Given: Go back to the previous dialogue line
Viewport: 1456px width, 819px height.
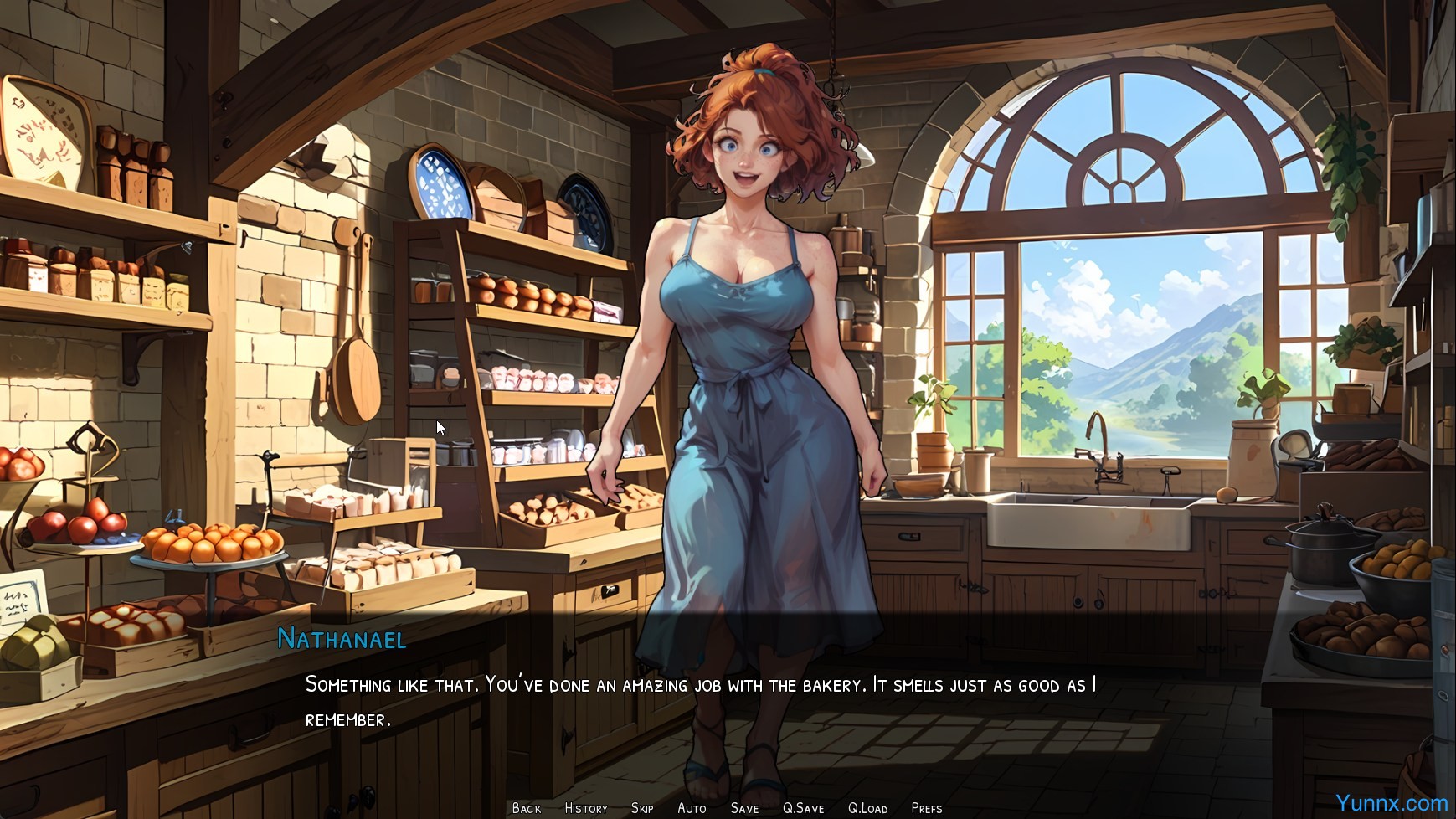Looking at the screenshot, I should (527, 808).
